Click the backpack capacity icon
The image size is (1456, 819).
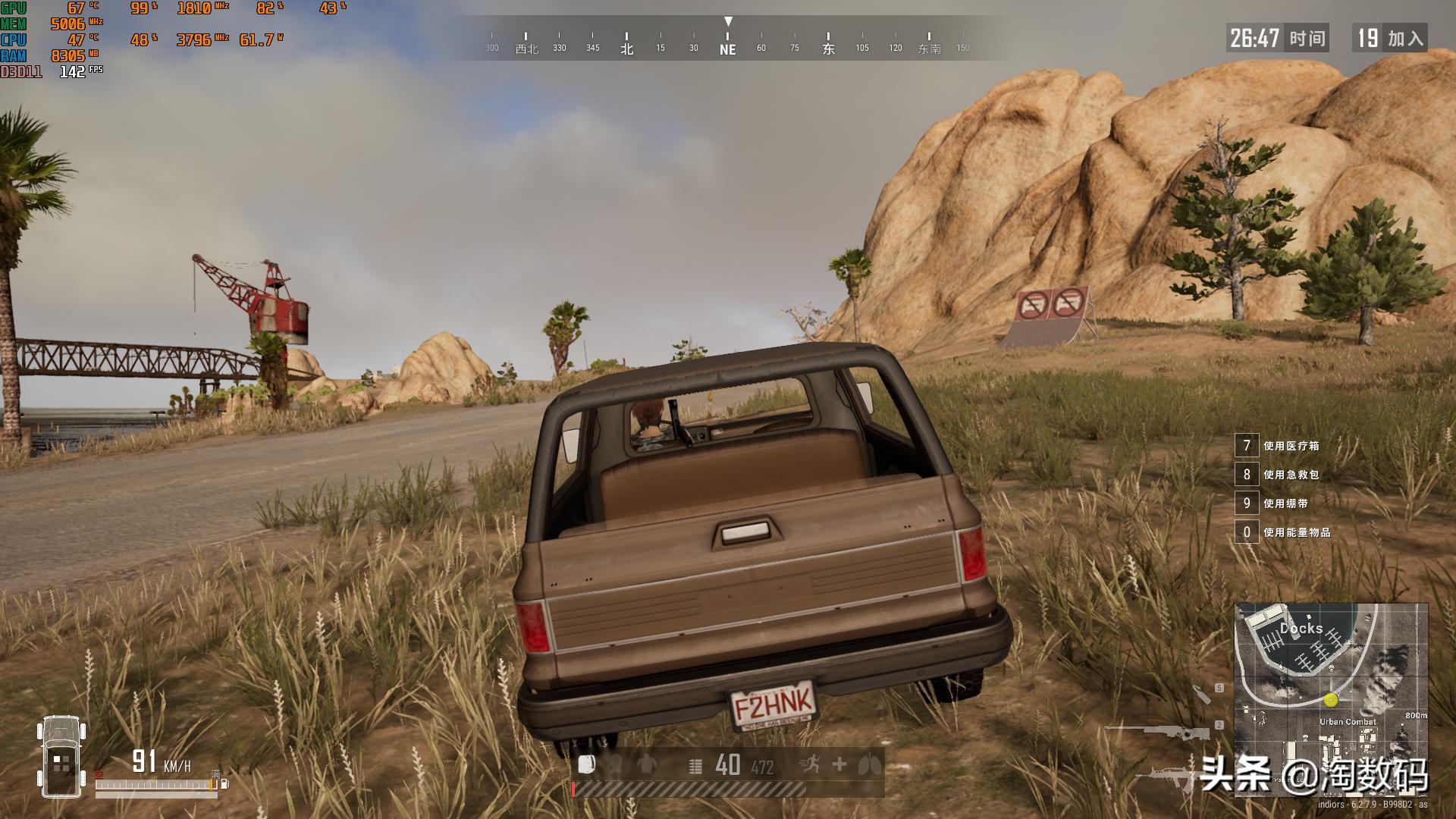586,764
